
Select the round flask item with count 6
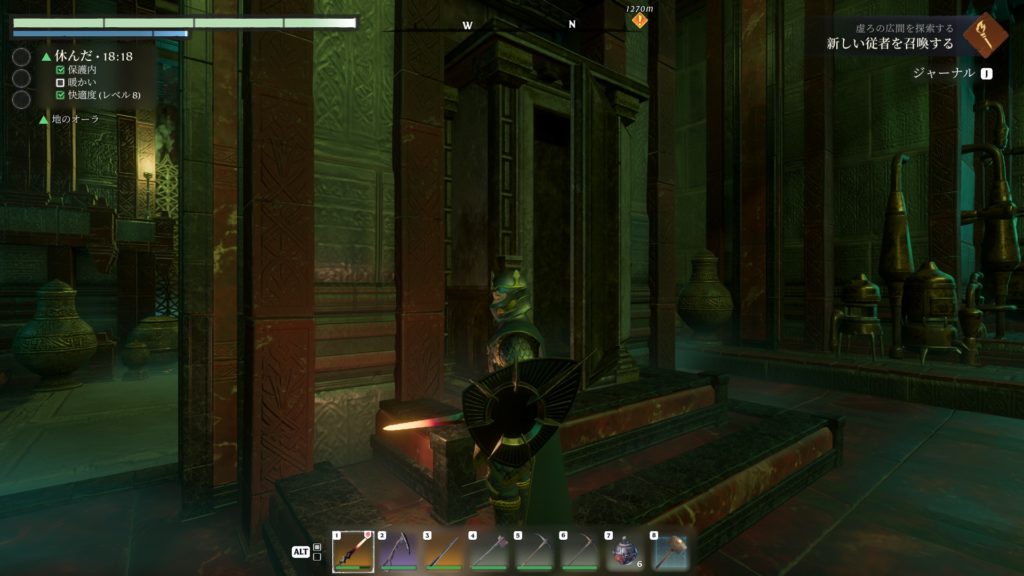pos(625,552)
